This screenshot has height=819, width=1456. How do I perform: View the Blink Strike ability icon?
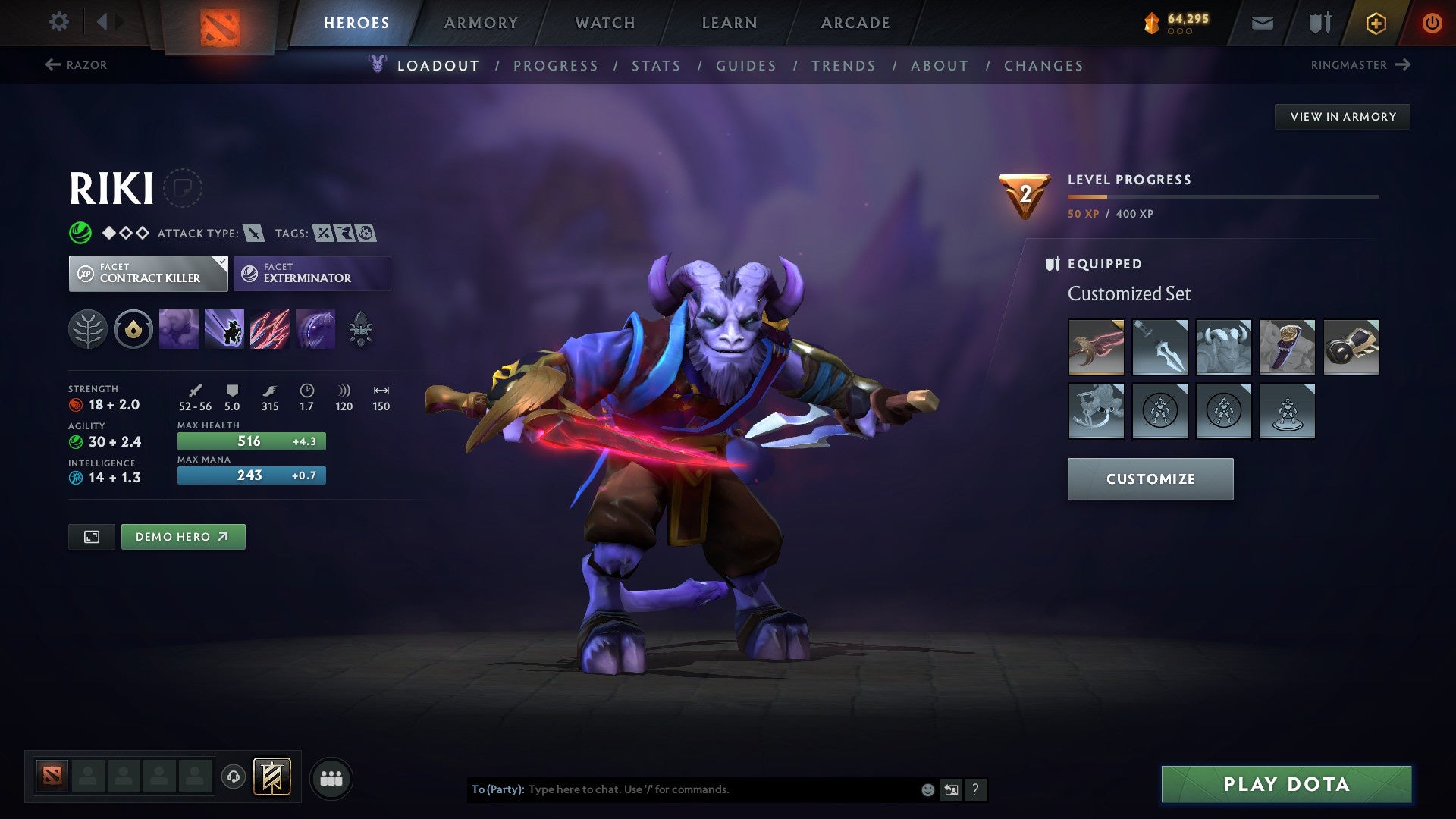click(x=224, y=328)
